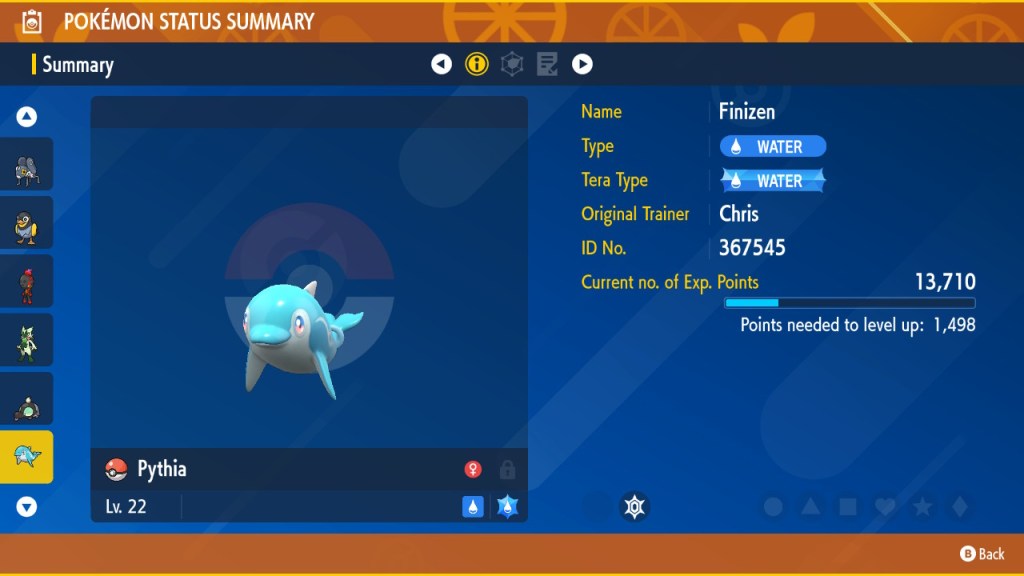This screenshot has height=576, width=1024.
Task: Choose the highlighted Finizen party slot
Action: point(27,457)
